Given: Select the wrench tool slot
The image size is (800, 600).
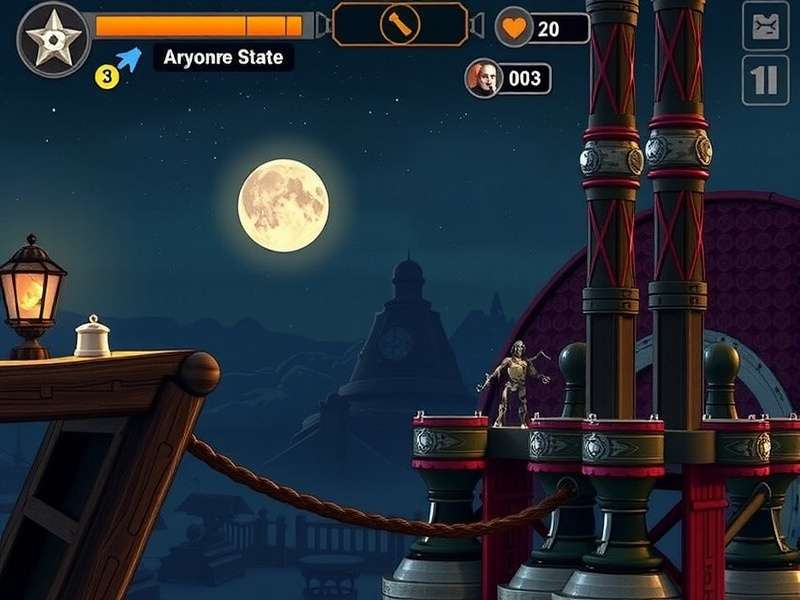Looking at the screenshot, I should point(399,25).
